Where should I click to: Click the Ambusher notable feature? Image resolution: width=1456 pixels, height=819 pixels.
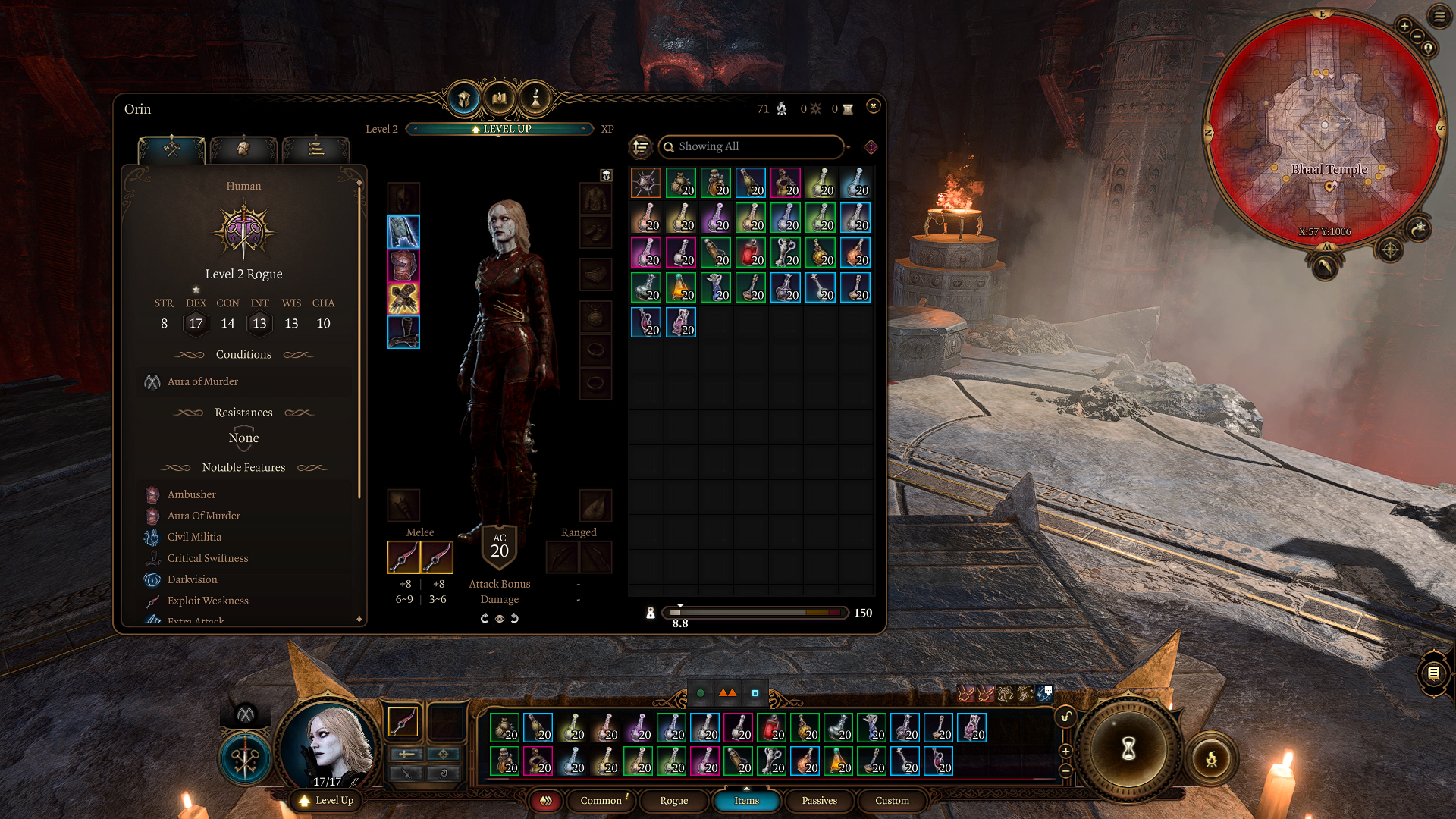pyautogui.click(x=191, y=494)
